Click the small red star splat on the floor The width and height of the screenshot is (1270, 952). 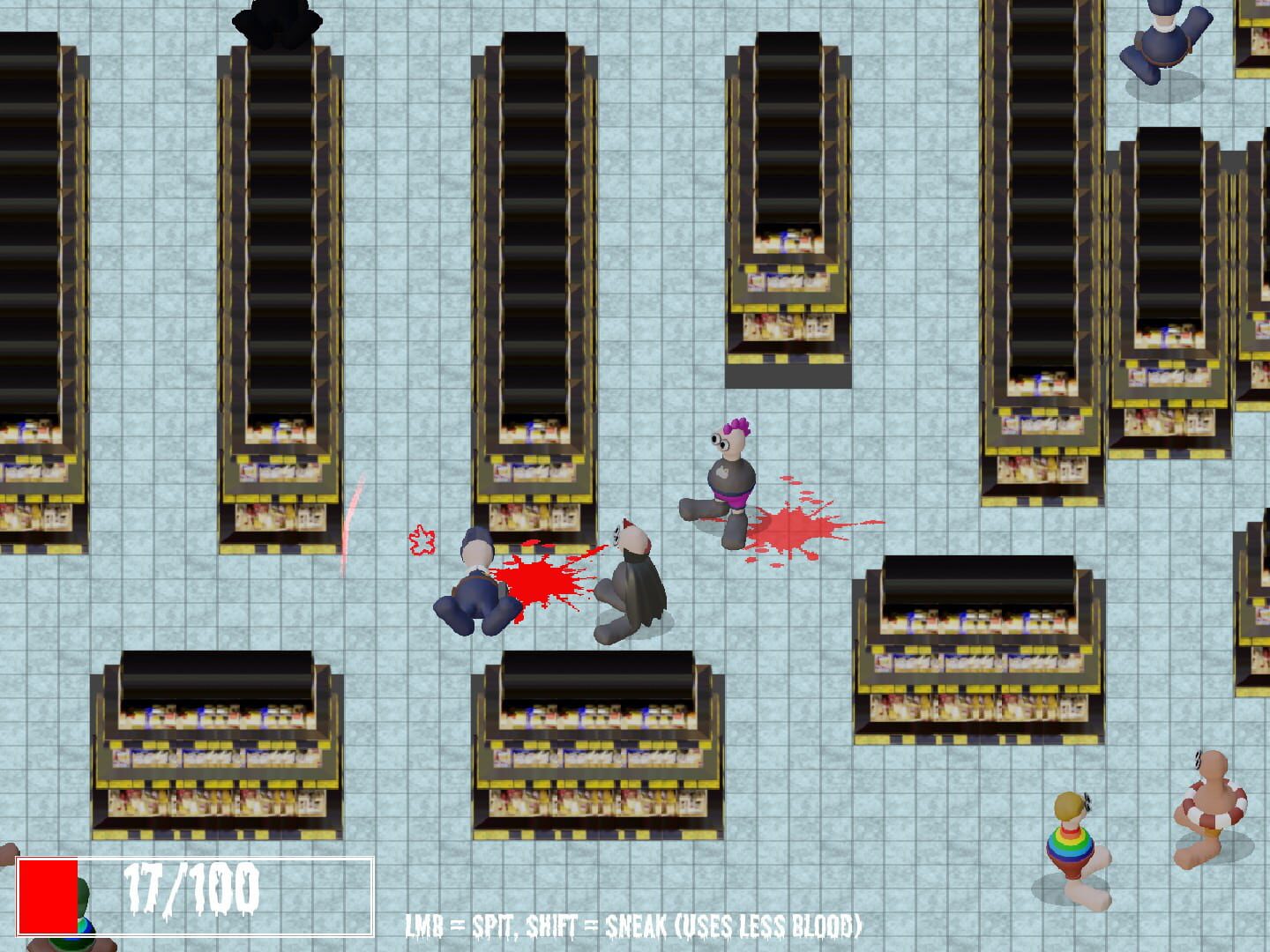(421, 540)
